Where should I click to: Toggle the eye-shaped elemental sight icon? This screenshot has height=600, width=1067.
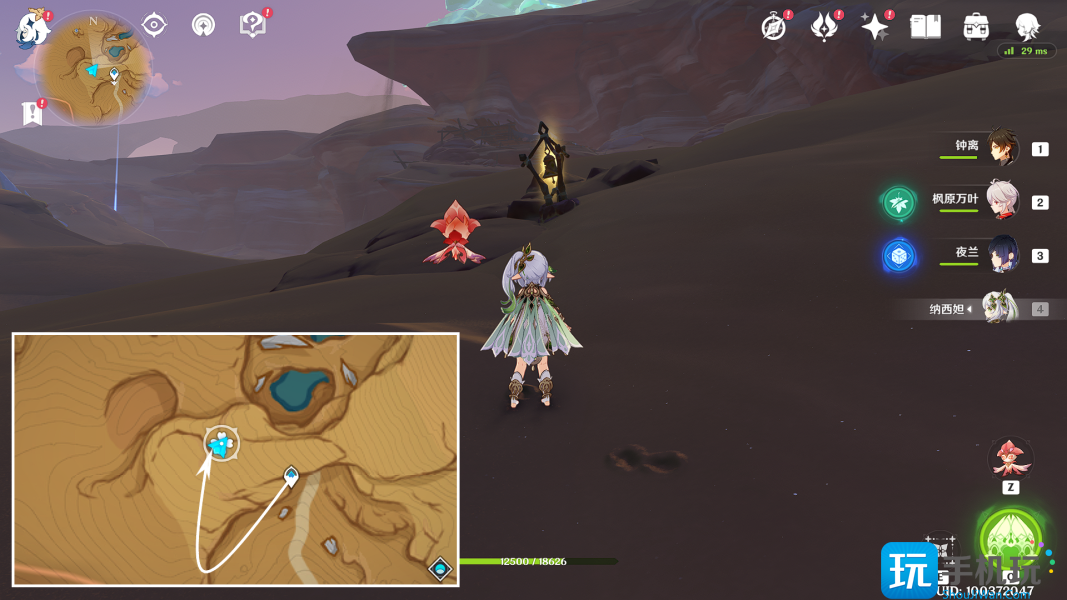154,25
